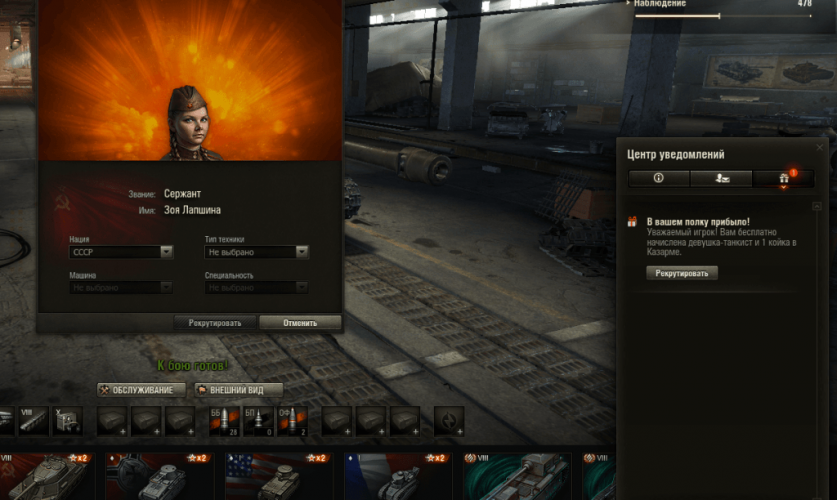Open the Тип техники dropdown
837x500 pixels.
point(257,252)
